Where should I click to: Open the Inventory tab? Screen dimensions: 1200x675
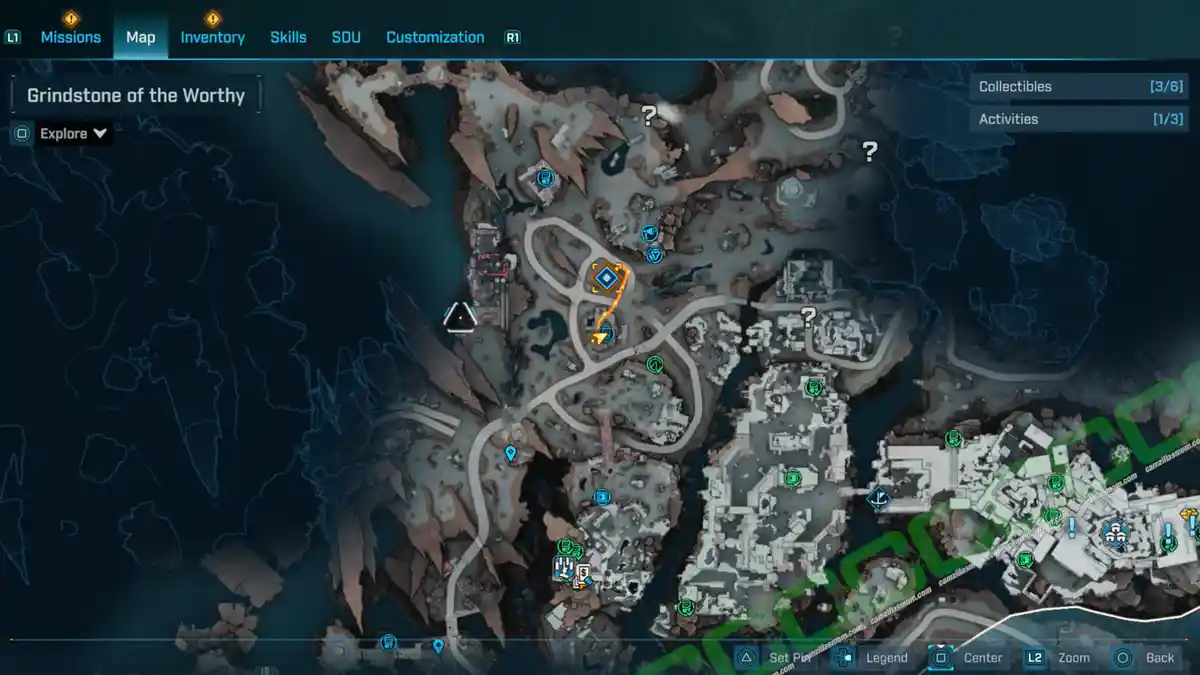pyautogui.click(x=212, y=37)
